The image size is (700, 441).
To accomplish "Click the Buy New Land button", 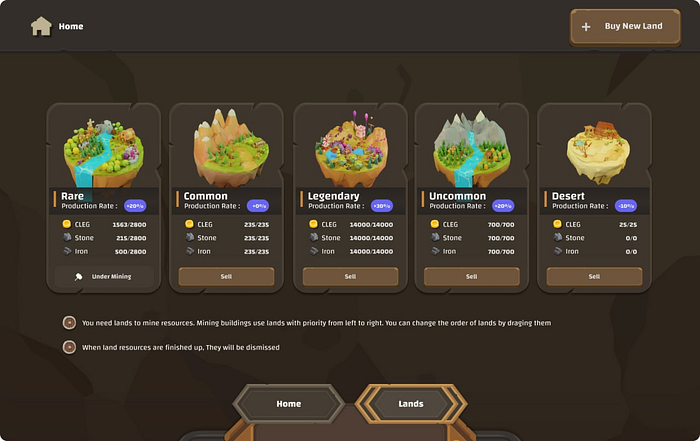I will tap(624, 27).
